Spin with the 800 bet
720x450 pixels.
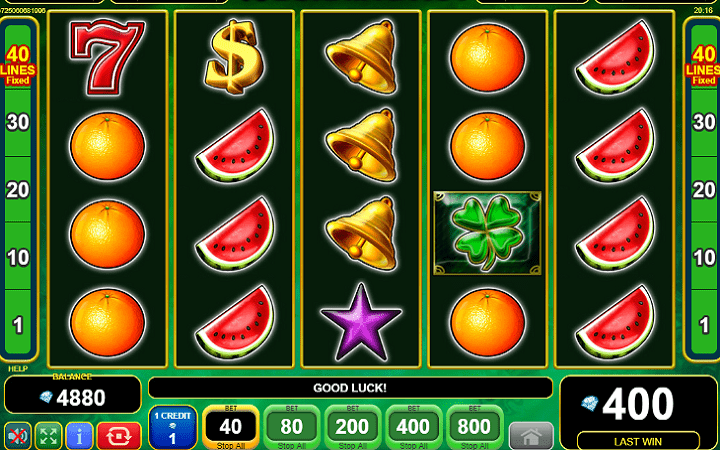(x=473, y=427)
